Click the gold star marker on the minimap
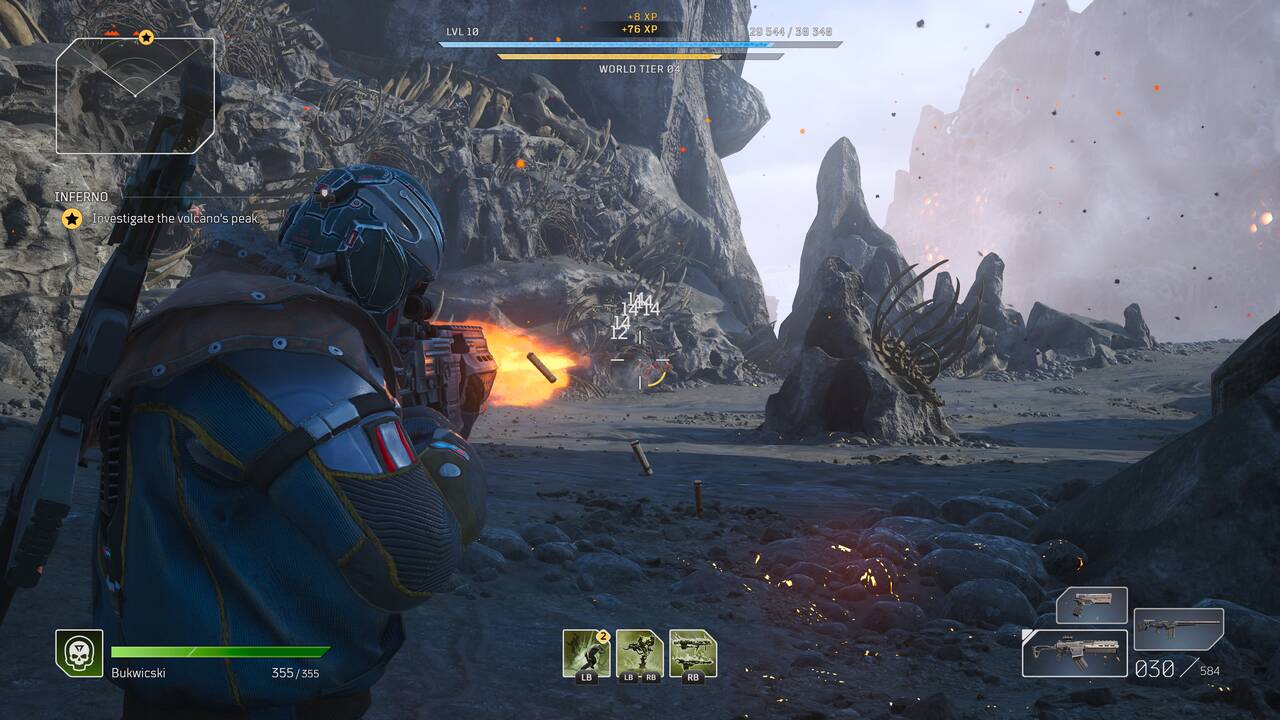The image size is (1280, 720). (146, 37)
